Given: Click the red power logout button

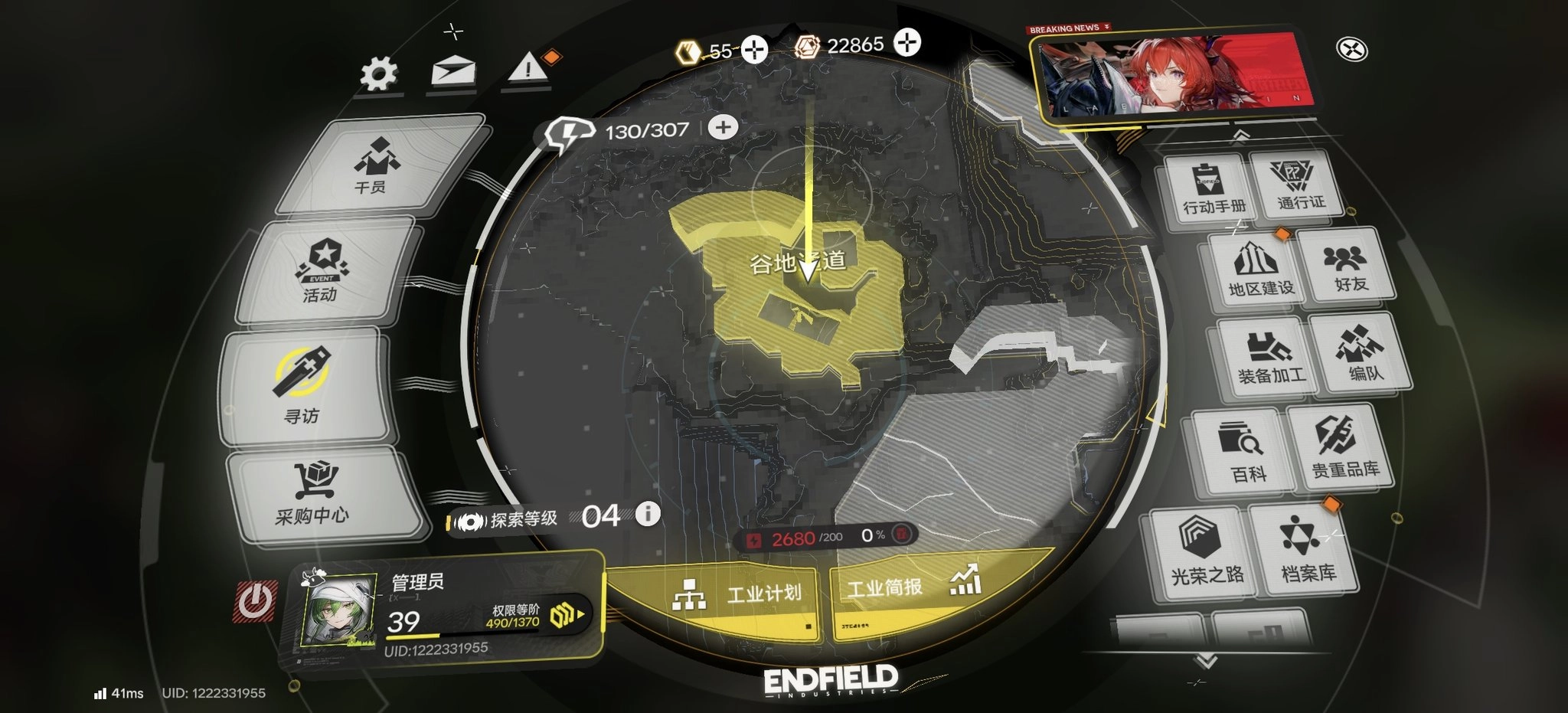Looking at the screenshot, I should click(x=255, y=601).
